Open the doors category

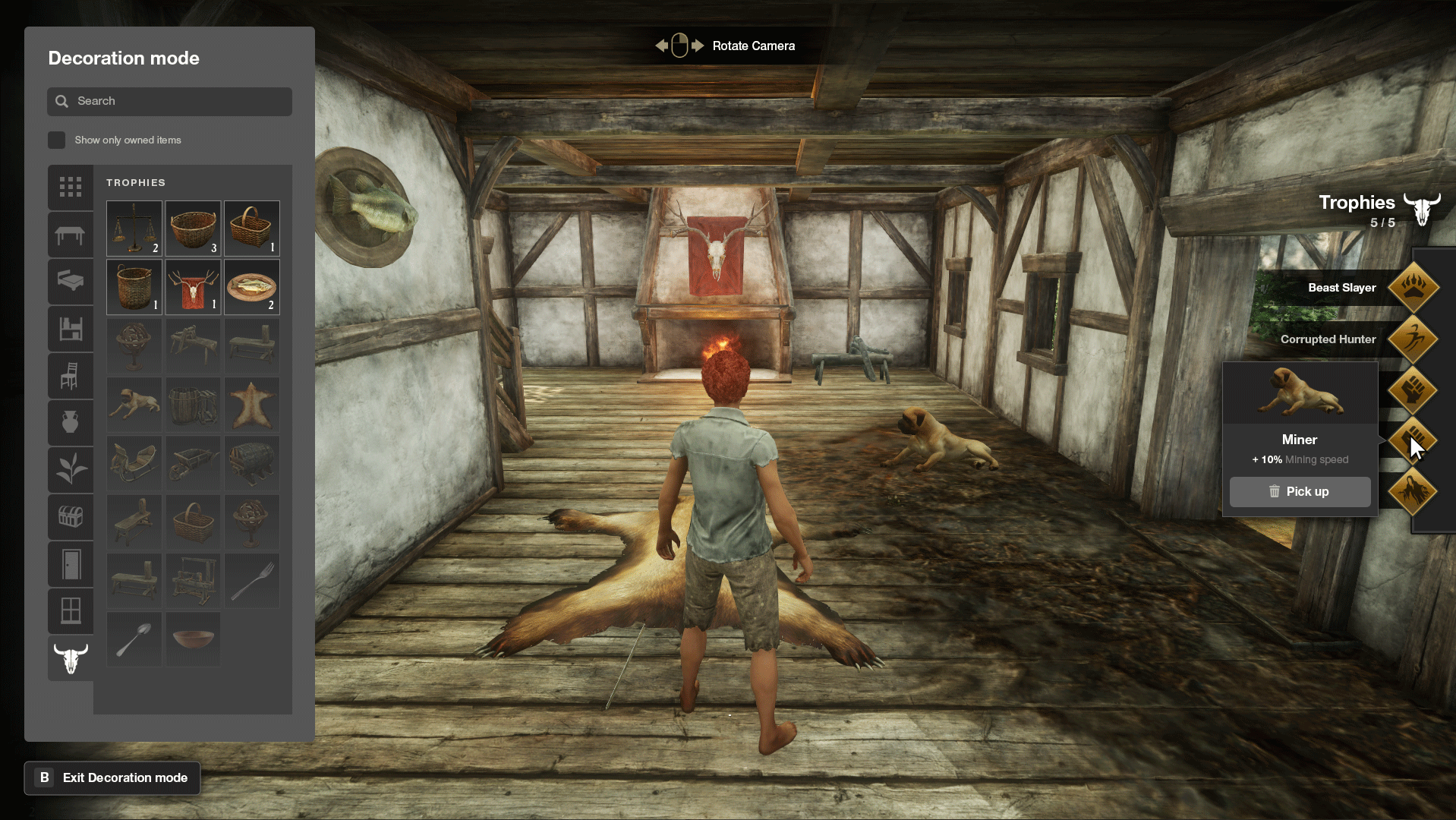[71, 564]
